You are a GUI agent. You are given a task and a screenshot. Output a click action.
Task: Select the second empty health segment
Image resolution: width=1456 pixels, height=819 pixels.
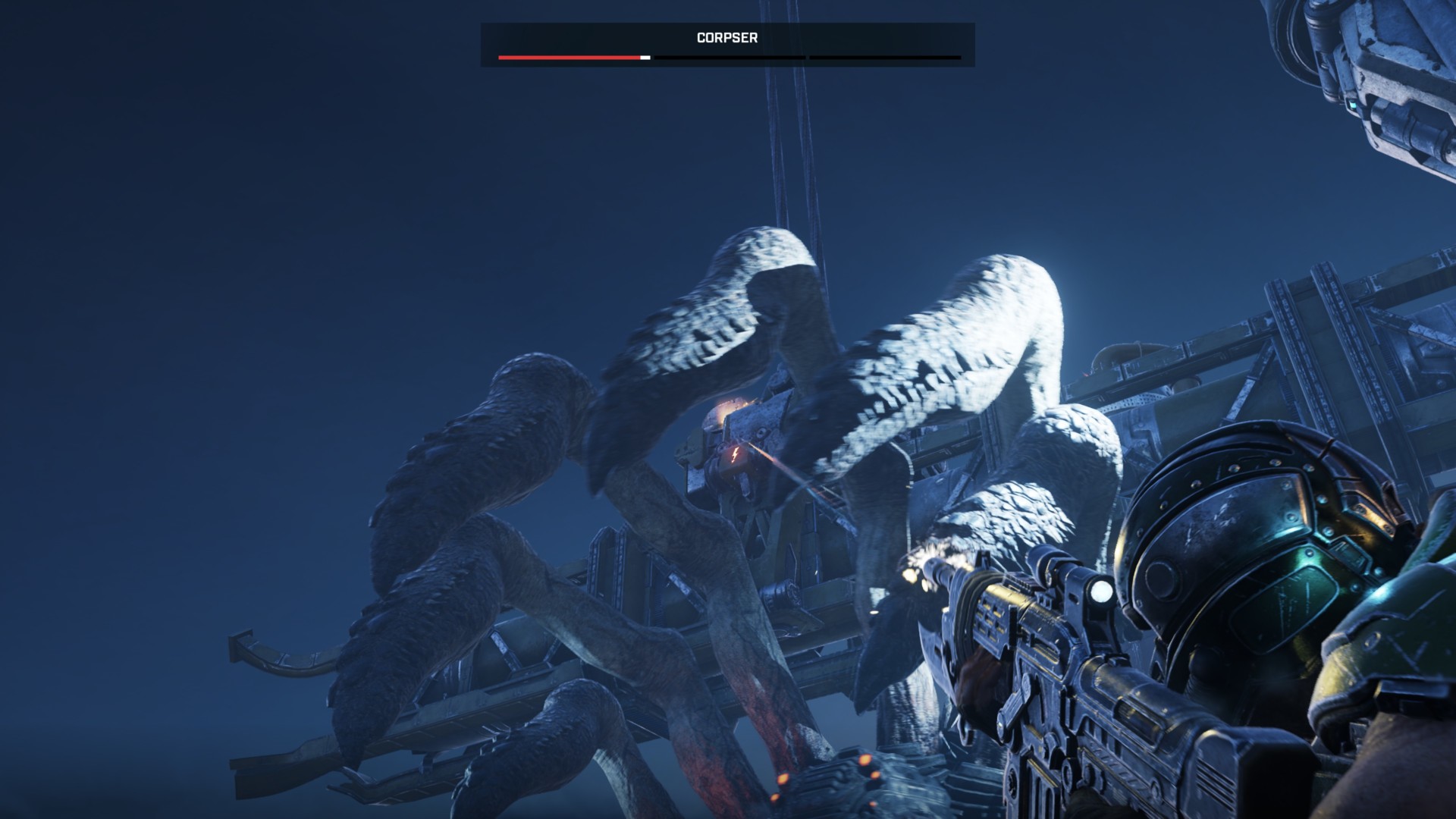728,57
